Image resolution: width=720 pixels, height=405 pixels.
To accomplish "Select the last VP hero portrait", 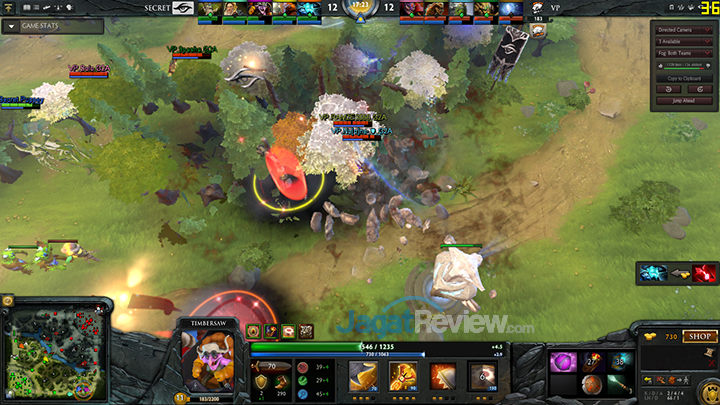I will (x=511, y=10).
